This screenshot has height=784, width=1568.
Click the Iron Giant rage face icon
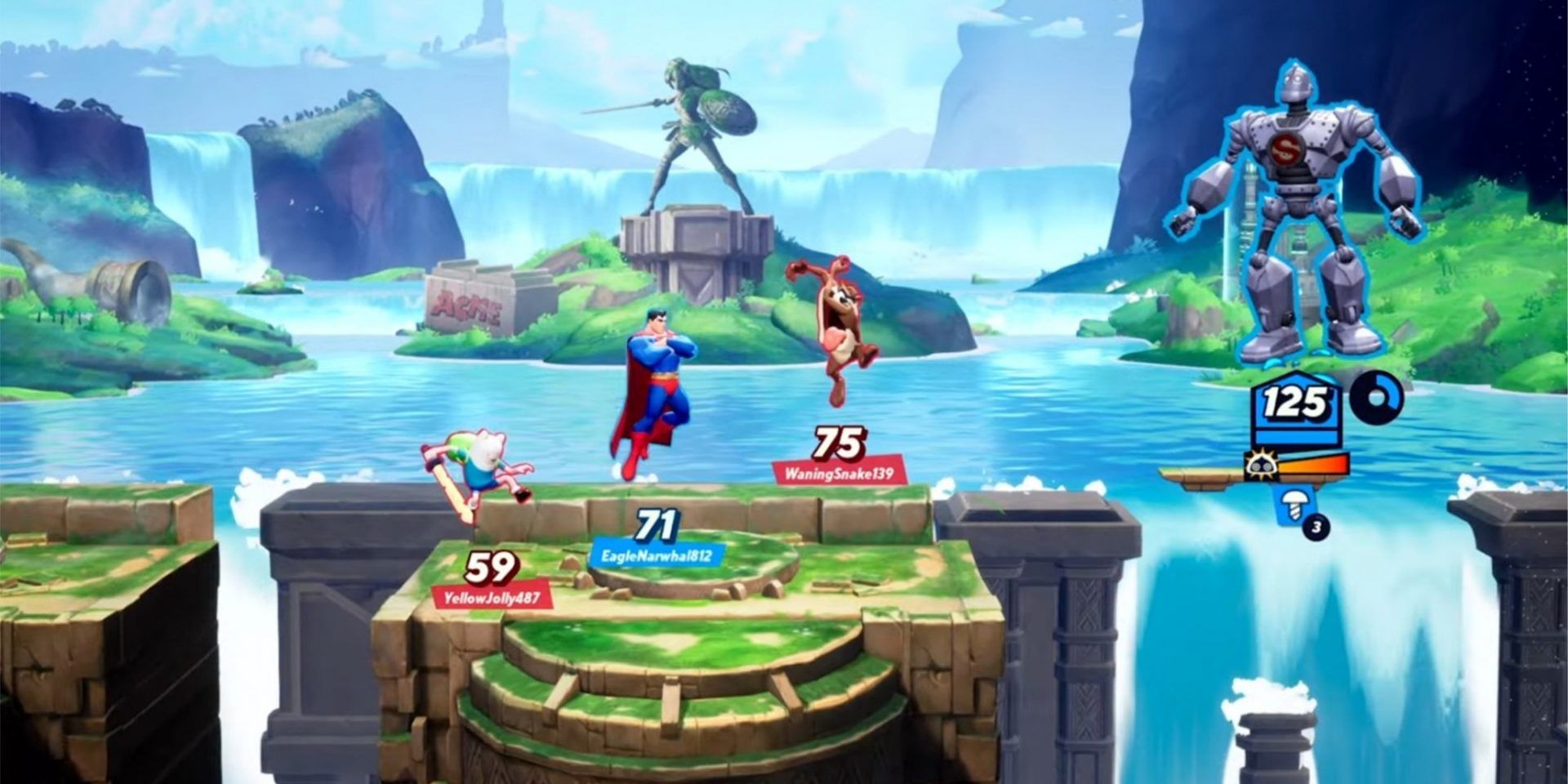(1260, 466)
